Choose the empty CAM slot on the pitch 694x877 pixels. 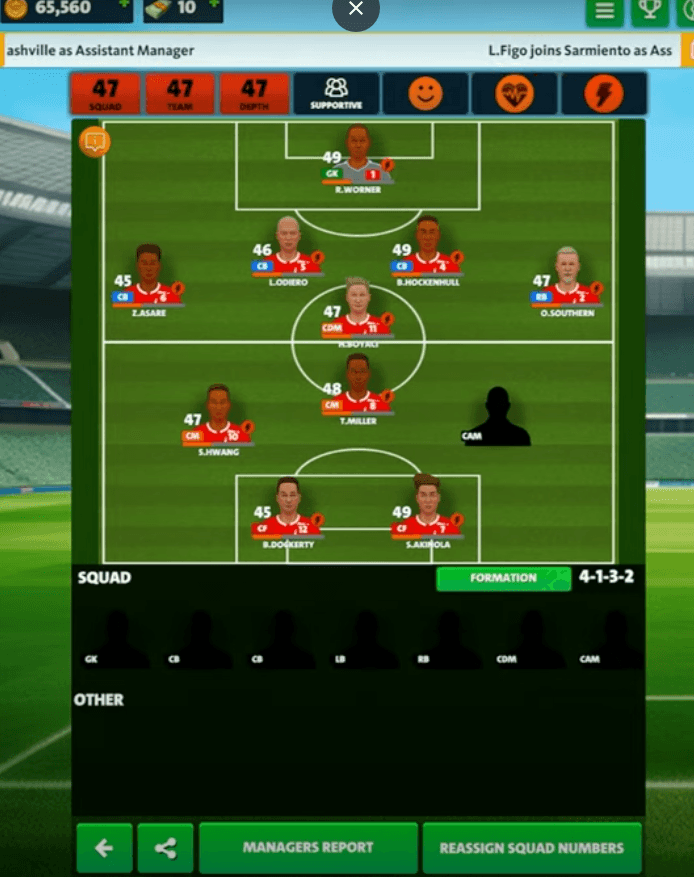[497, 417]
